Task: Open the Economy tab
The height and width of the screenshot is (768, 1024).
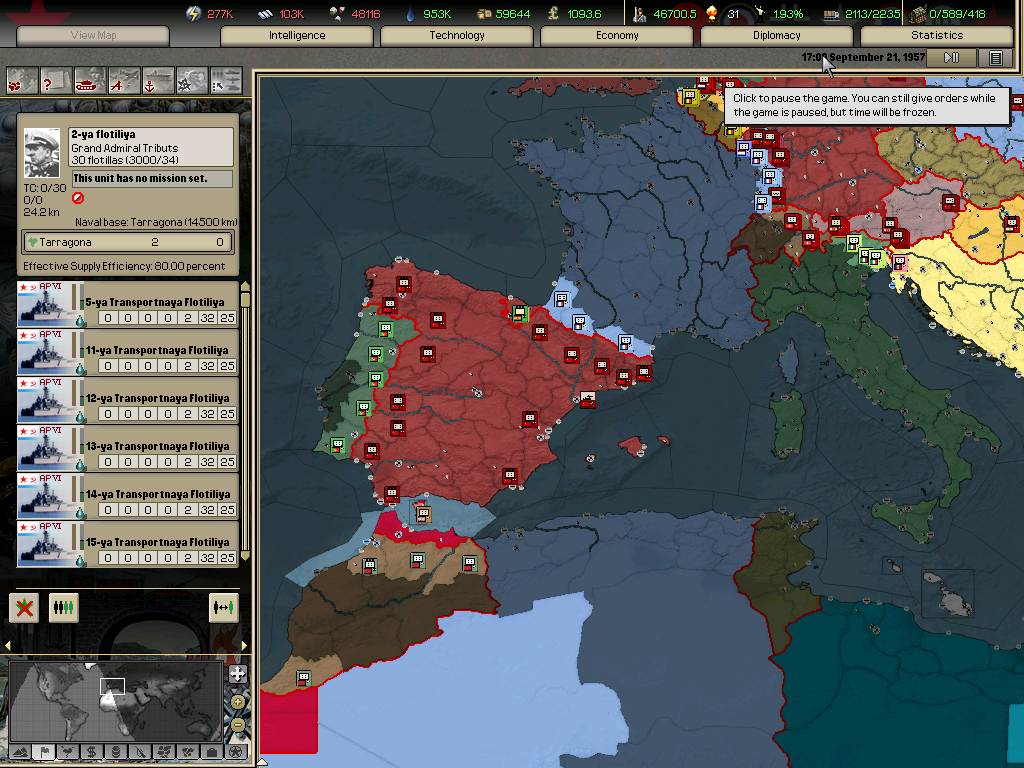Action: pyautogui.click(x=617, y=35)
